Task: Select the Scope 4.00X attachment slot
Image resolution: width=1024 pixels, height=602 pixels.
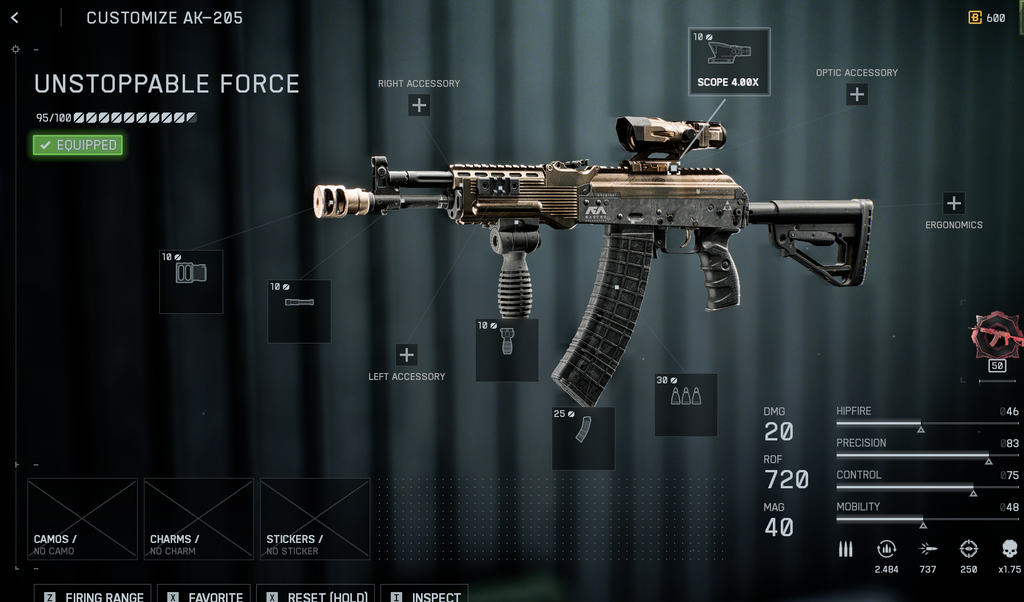Action: coord(729,62)
